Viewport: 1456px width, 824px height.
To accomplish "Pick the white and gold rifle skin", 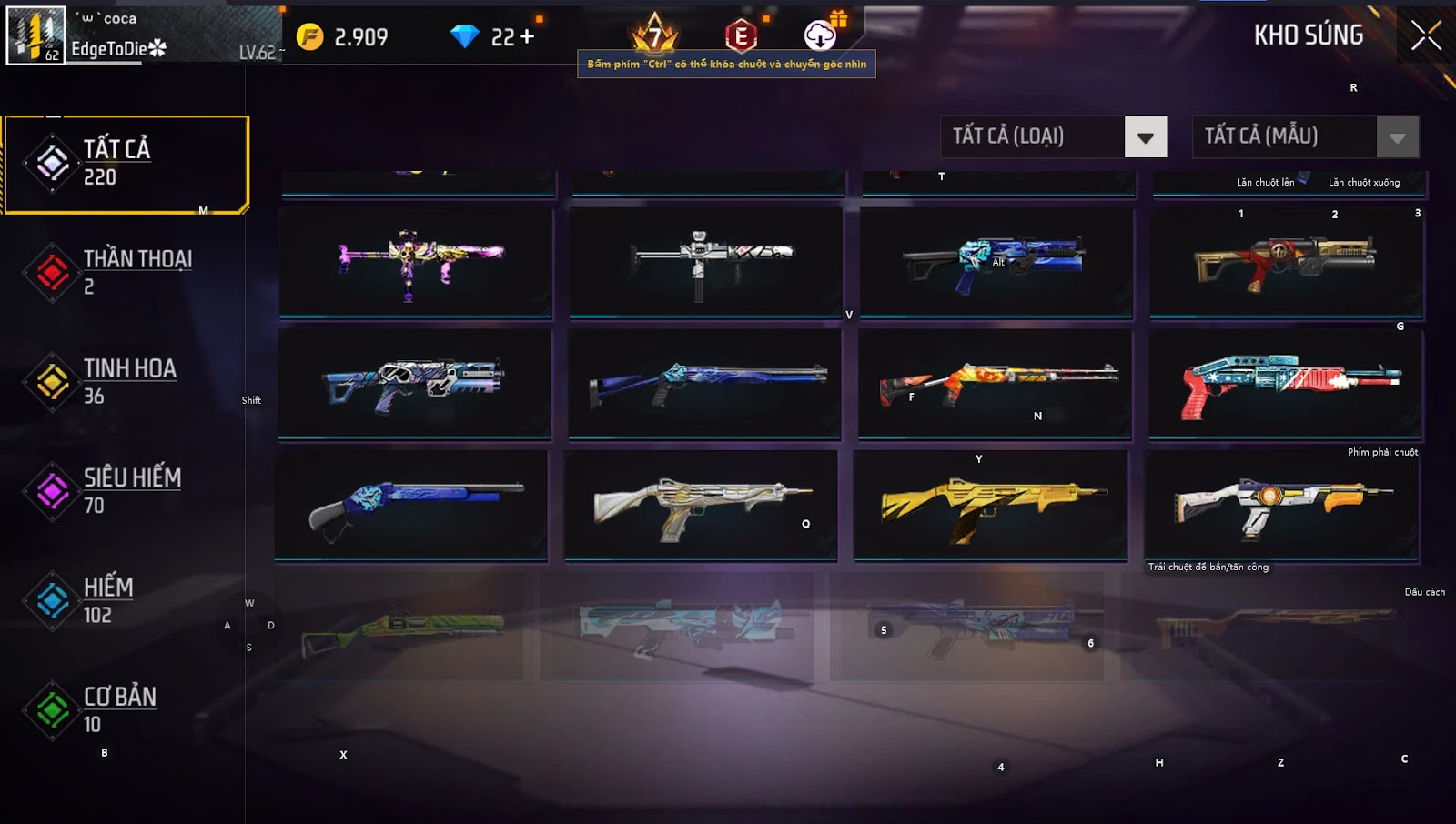I will [x=701, y=505].
